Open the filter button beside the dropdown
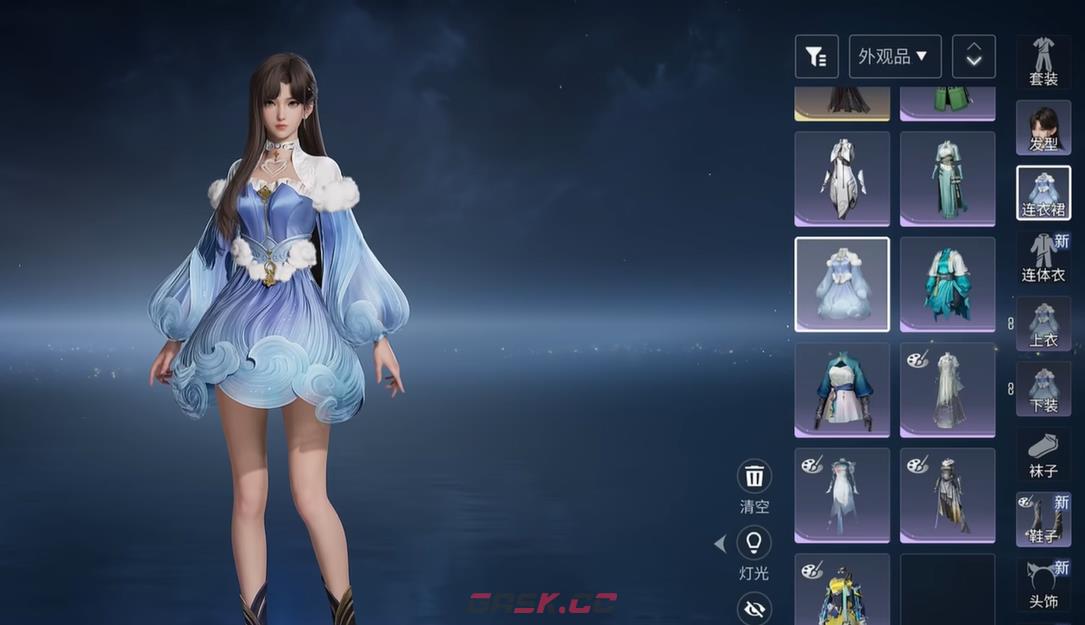 coord(816,57)
